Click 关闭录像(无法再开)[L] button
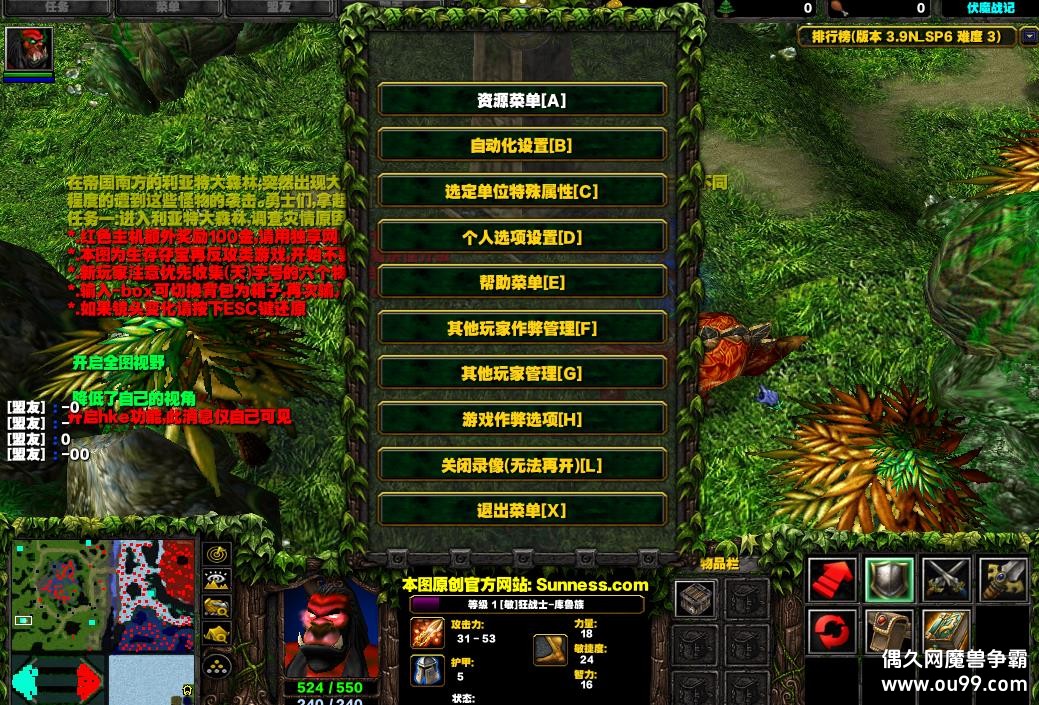This screenshot has width=1039, height=705. pyautogui.click(x=521, y=465)
